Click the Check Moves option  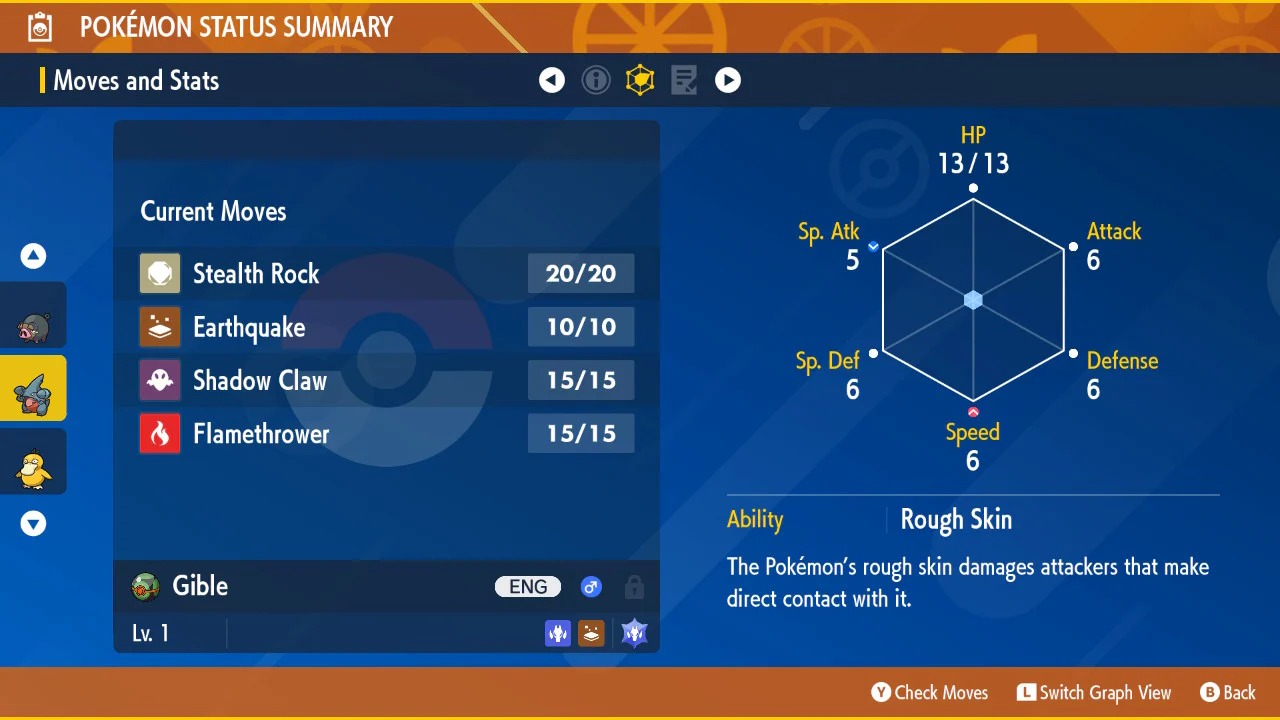coord(930,692)
